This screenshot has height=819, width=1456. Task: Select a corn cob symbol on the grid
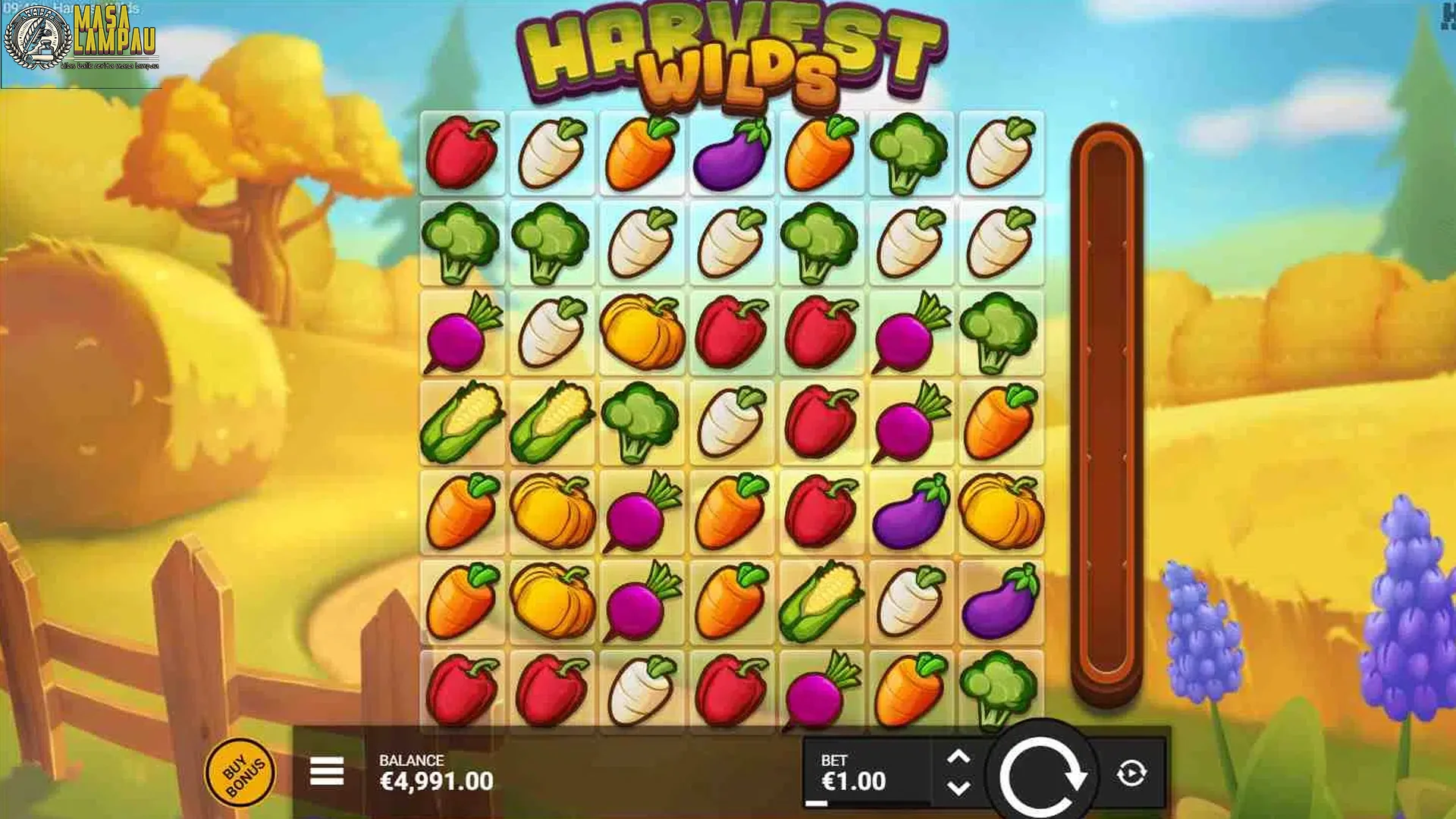coord(464,421)
